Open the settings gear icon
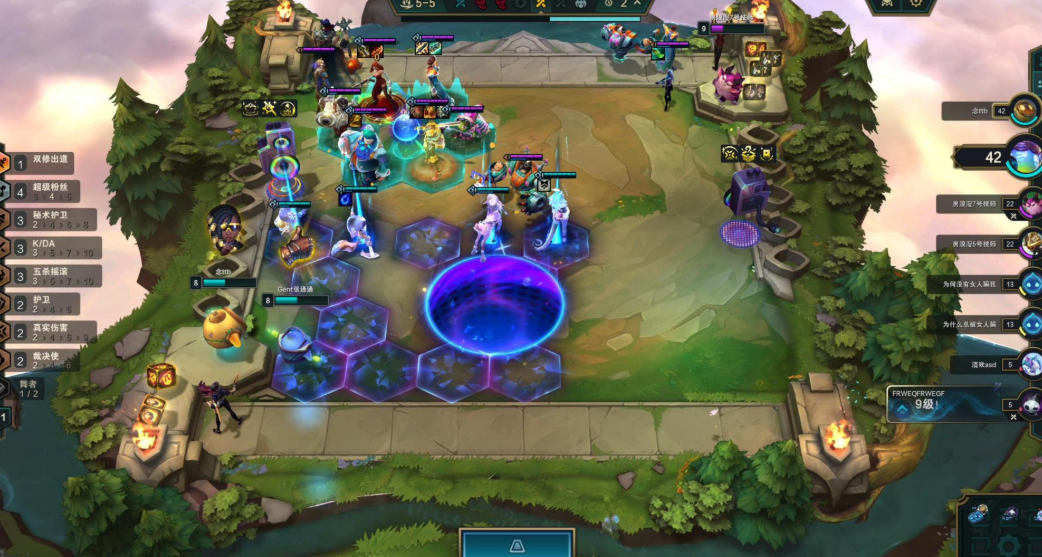Screen dimensions: 1042x557 pos(915,5)
